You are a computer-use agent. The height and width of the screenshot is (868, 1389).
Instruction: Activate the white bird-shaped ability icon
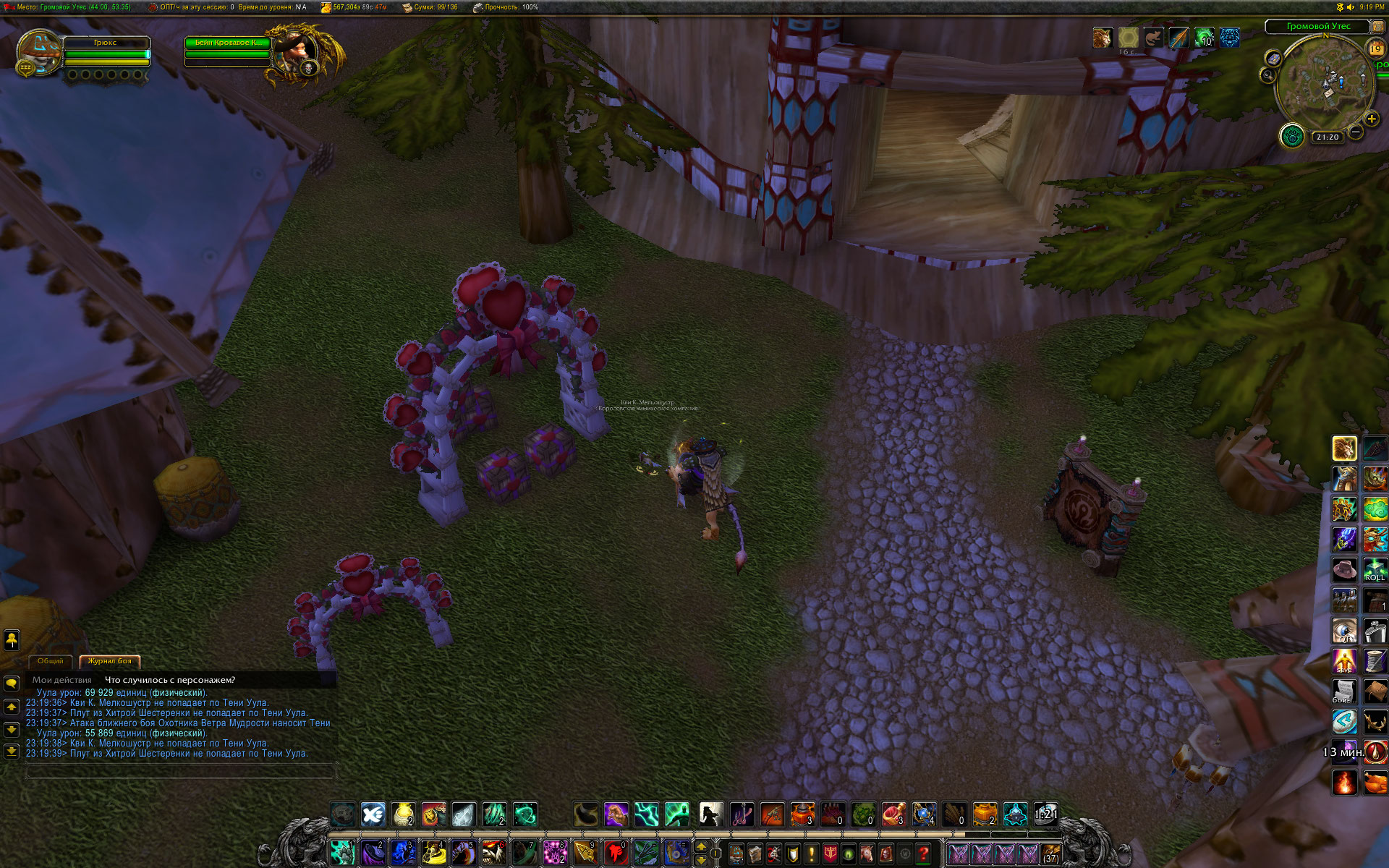pyautogui.click(x=373, y=814)
